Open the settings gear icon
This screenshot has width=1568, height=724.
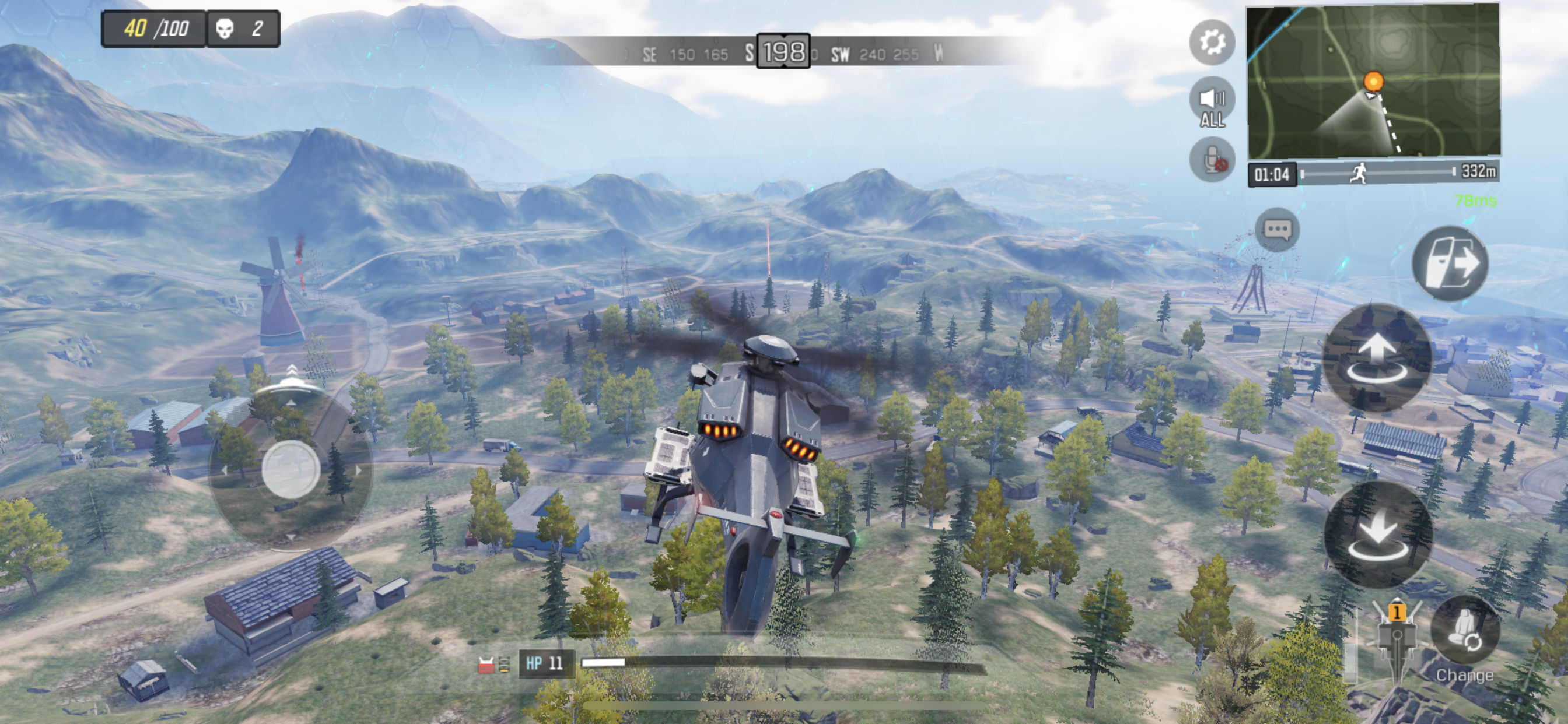[1212, 42]
